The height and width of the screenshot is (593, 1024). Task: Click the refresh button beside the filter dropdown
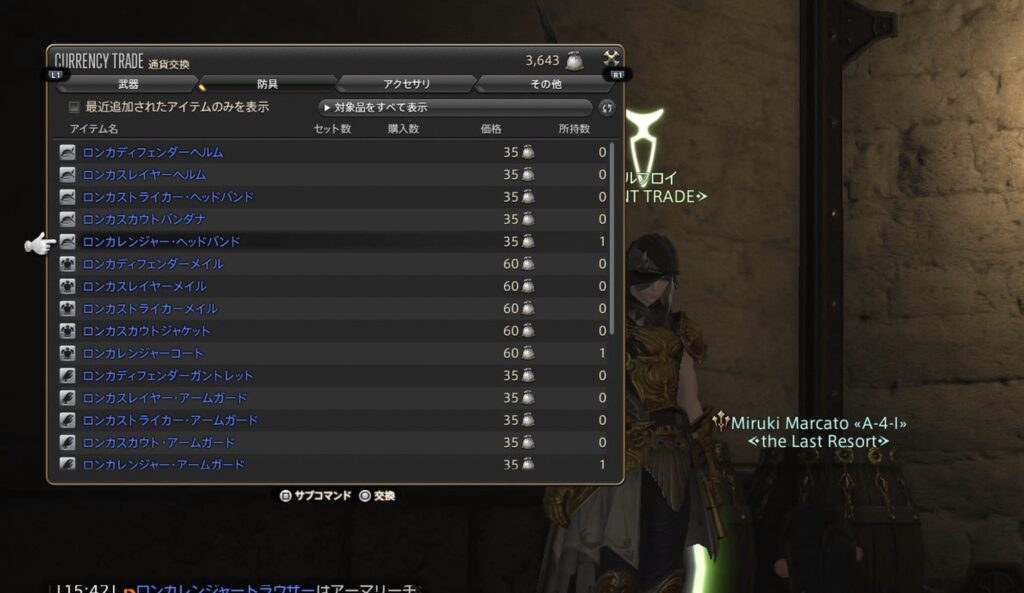click(606, 108)
